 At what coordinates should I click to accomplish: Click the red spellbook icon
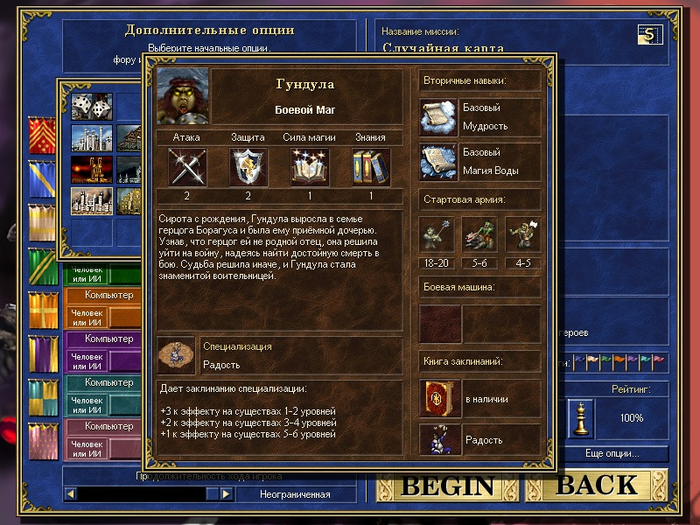pyautogui.click(x=439, y=398)
